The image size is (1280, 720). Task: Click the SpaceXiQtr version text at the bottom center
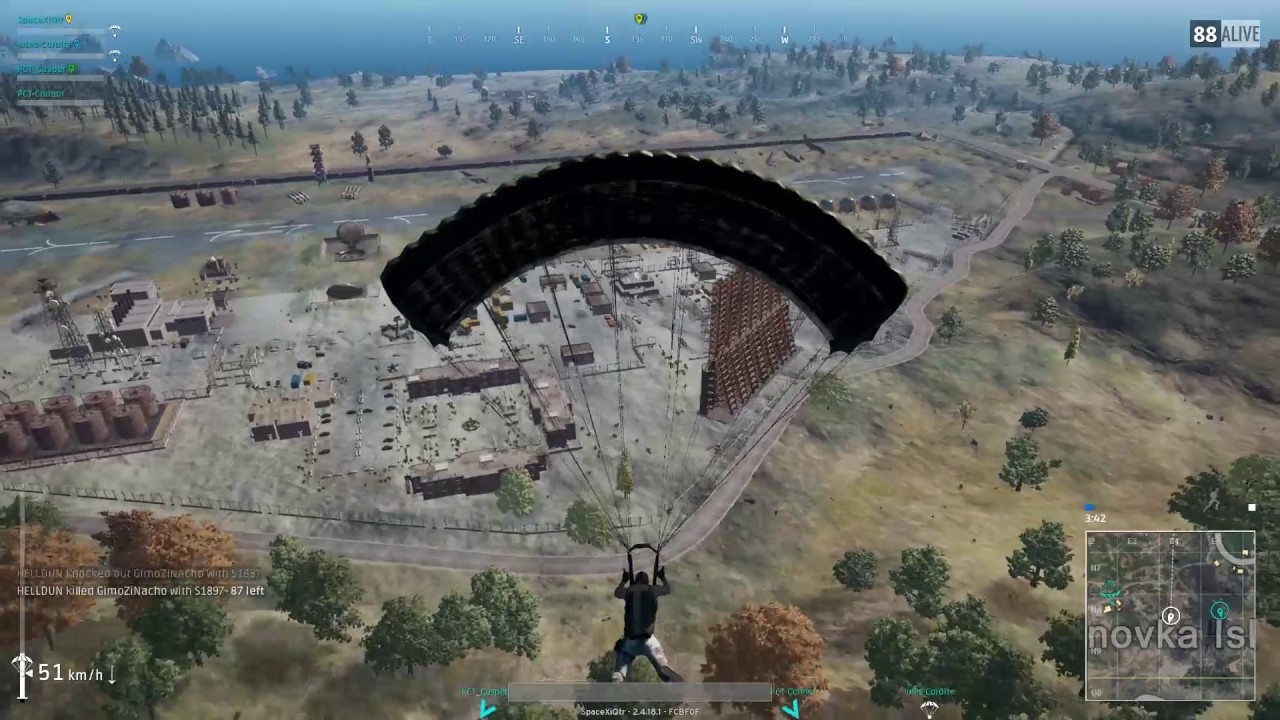tap(639, 711)
